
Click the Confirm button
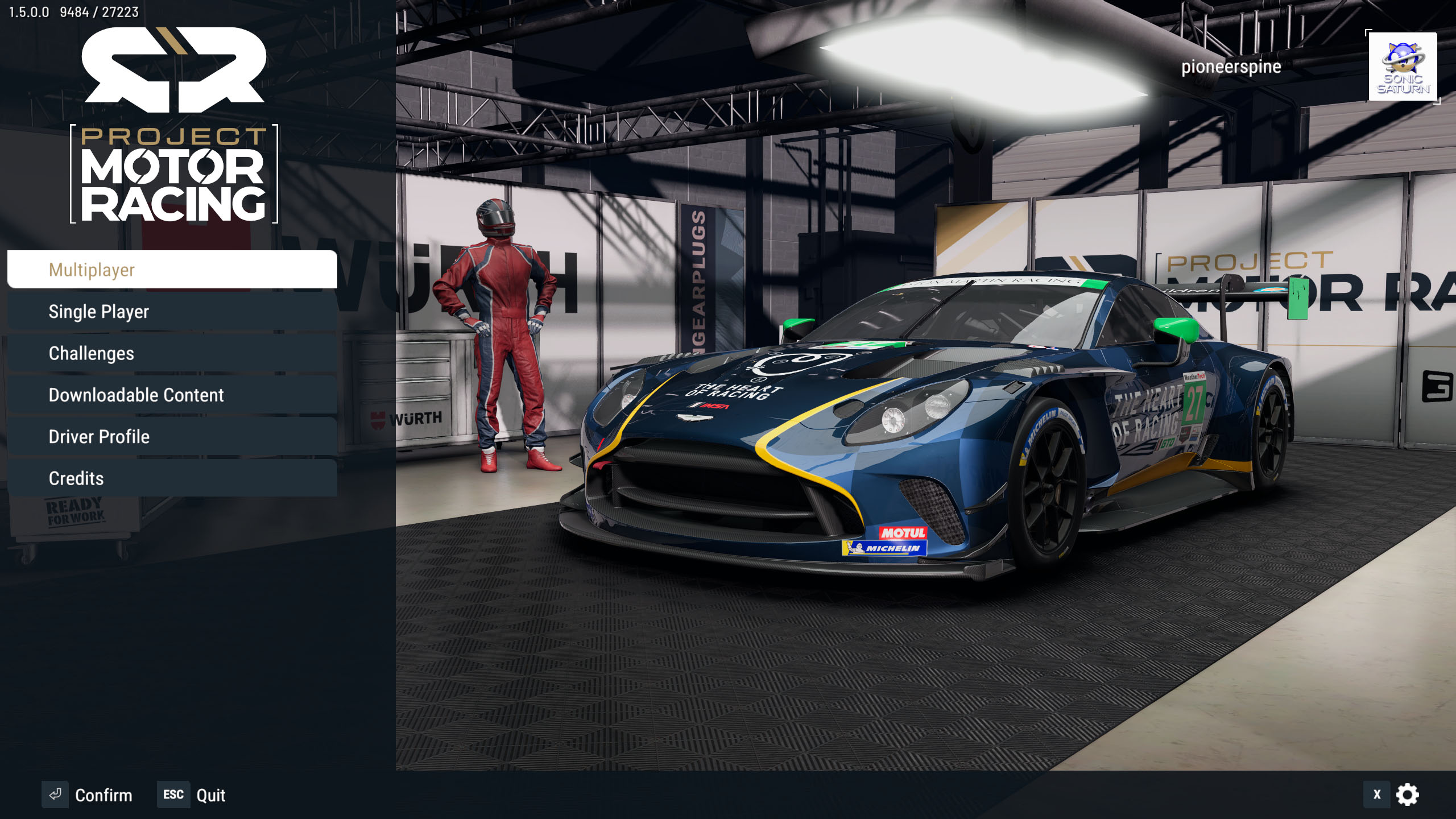click(x=88, y=795)
